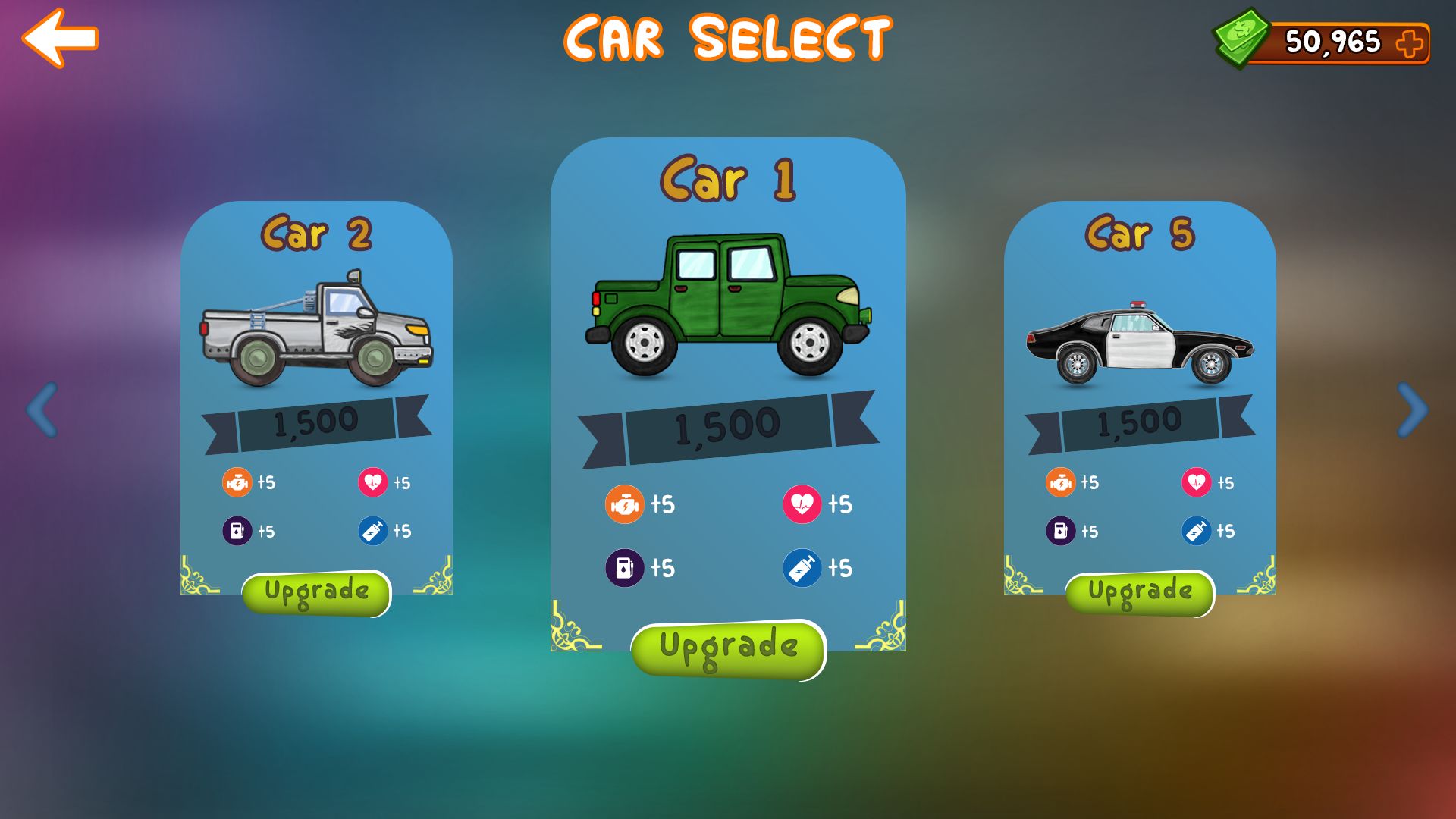1456x819 pixels.
Task: Upgrade Car 1
Action: [x=728, y=648]
